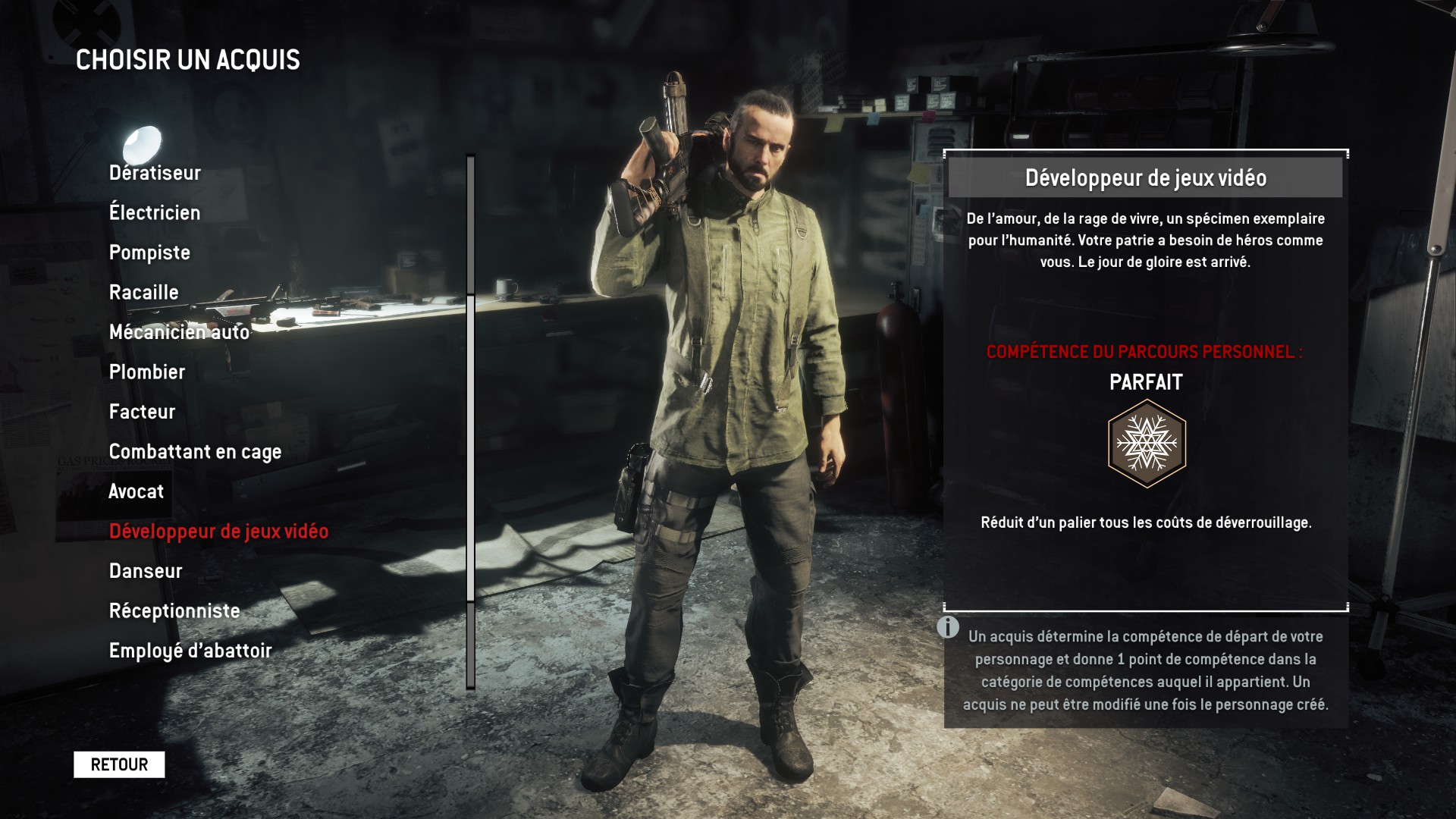Go back with the Retour button
Screen dimensions: 1456x819
point(119,764)
